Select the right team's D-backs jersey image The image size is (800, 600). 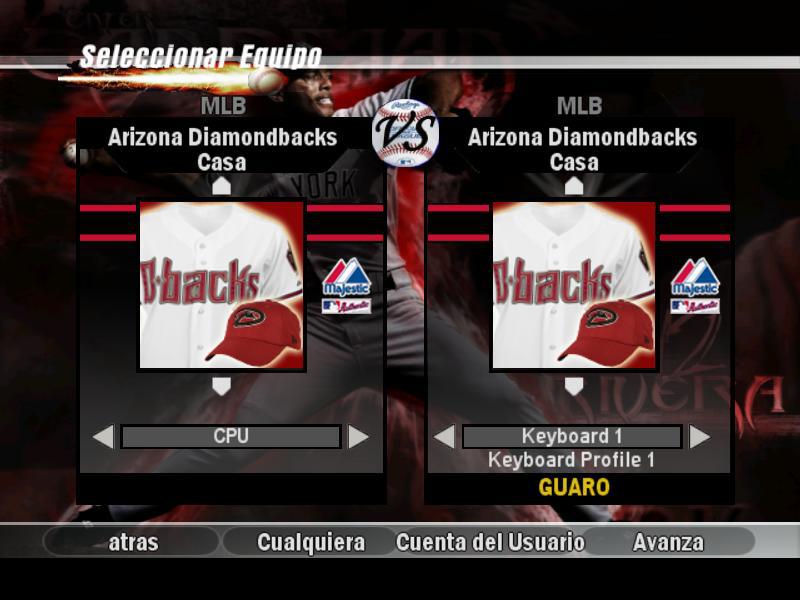[574, 286]
